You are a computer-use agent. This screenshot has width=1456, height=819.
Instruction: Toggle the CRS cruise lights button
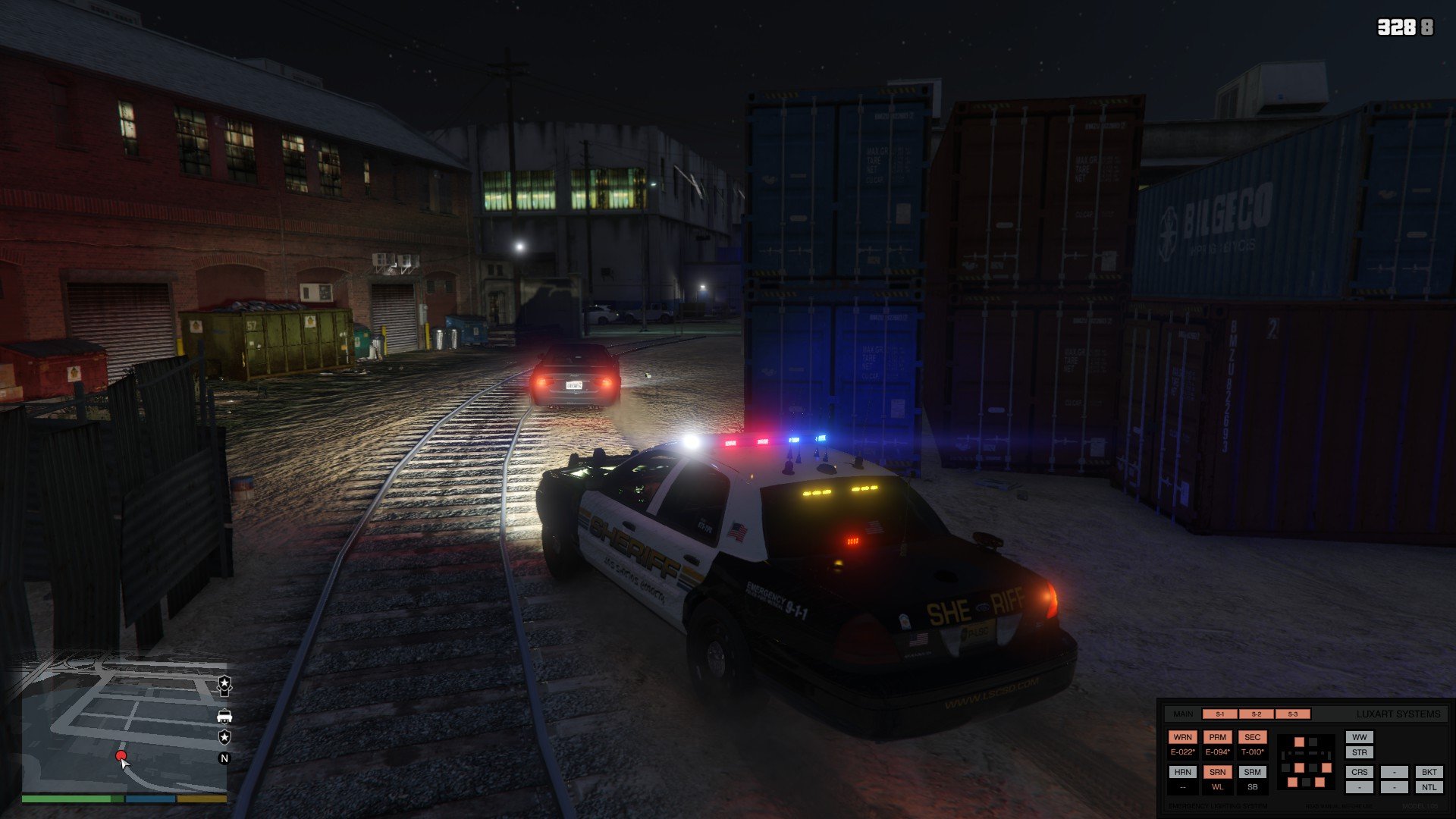pyautogui.click(x=1359, y=772)
